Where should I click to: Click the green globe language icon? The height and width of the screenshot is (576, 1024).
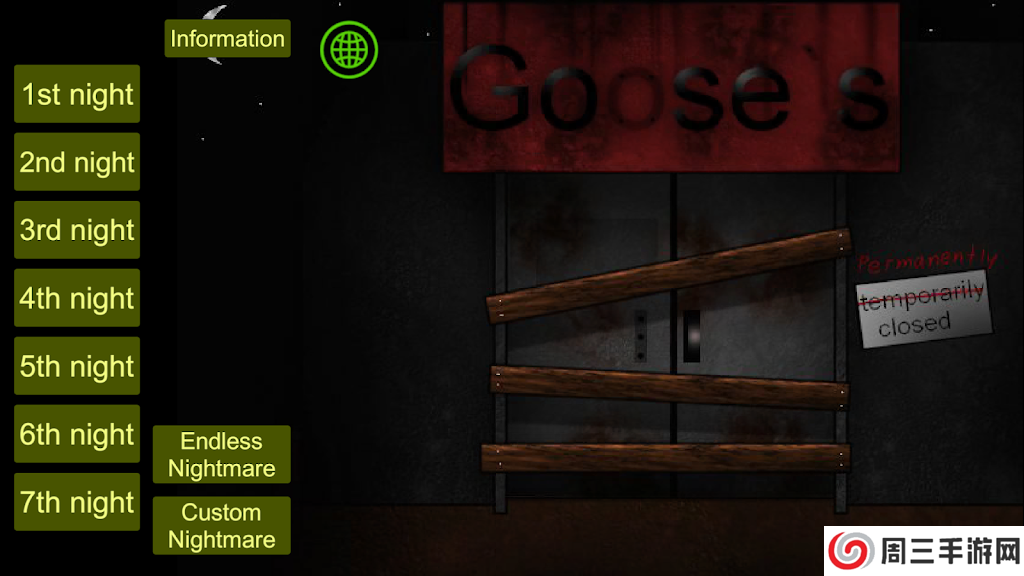point(349,48)
